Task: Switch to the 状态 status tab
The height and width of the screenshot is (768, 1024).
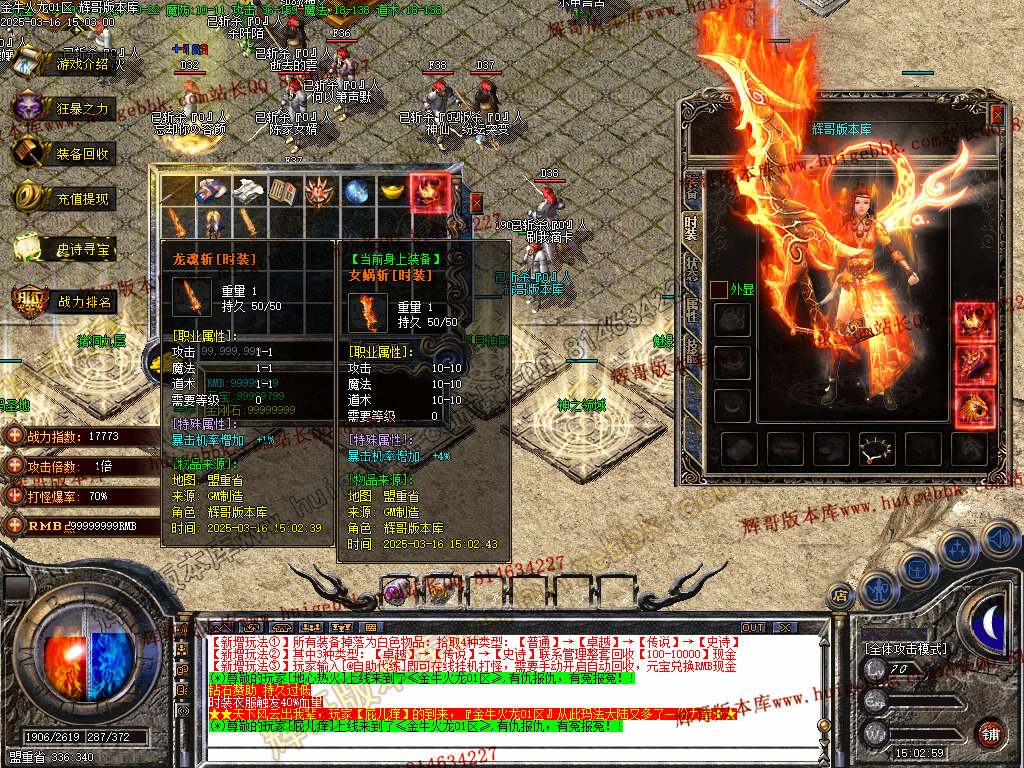Action: click(x=690, y=268)
